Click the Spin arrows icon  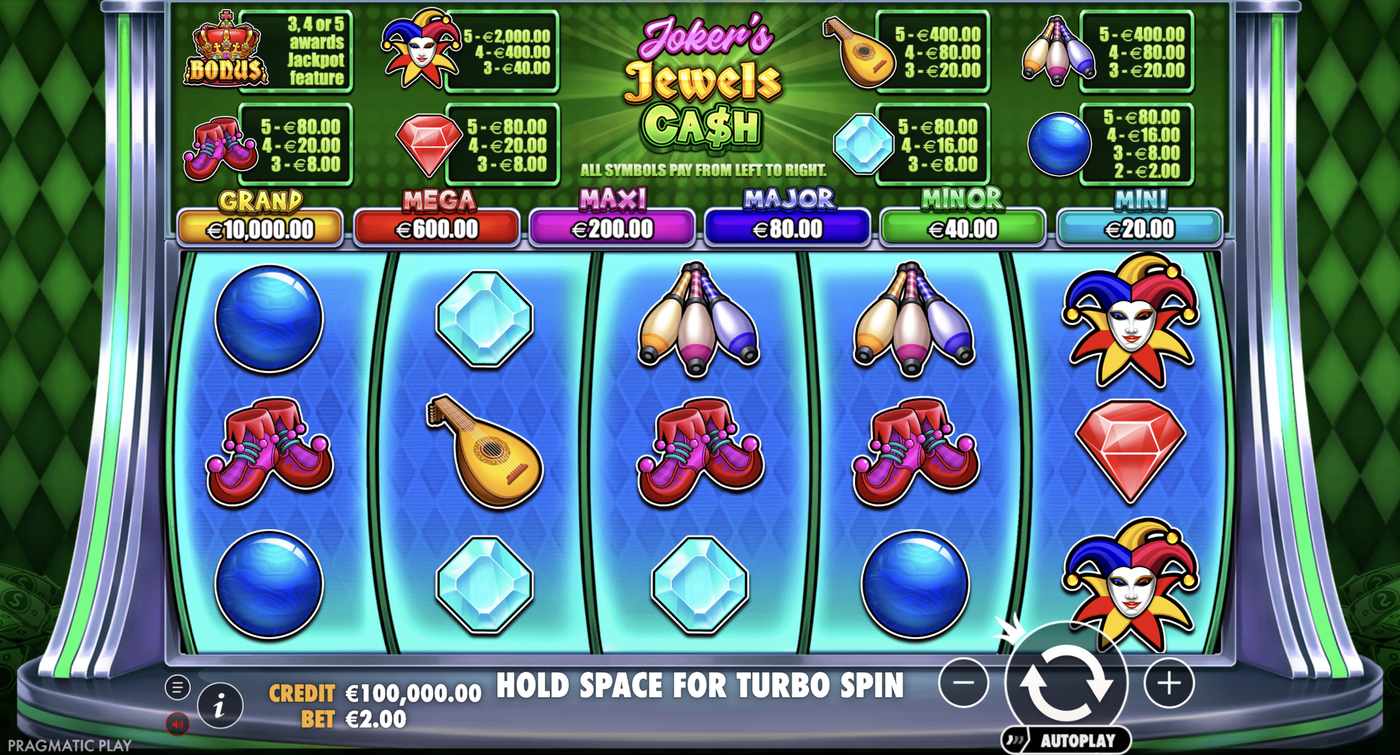(x=1069, y=681)
